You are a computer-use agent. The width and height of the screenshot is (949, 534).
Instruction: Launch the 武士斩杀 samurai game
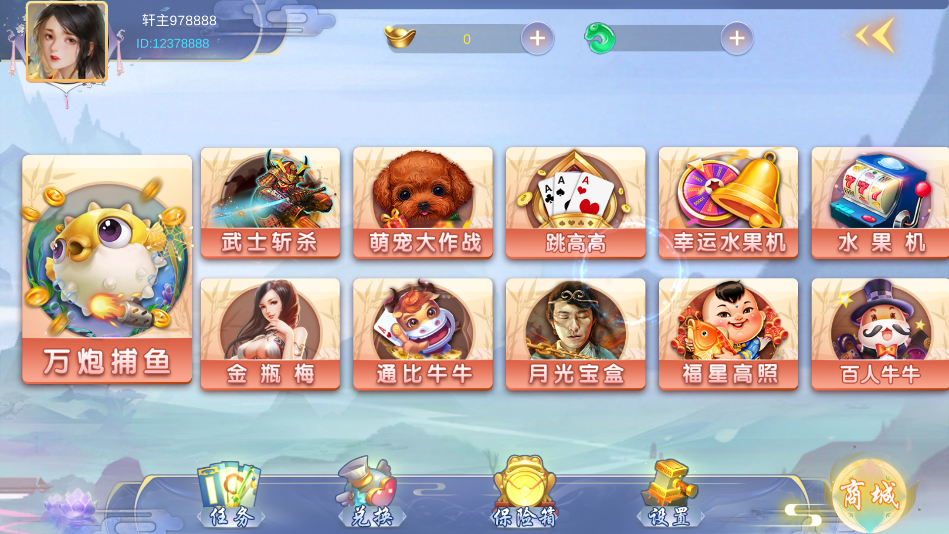click(x=270, y=202)
